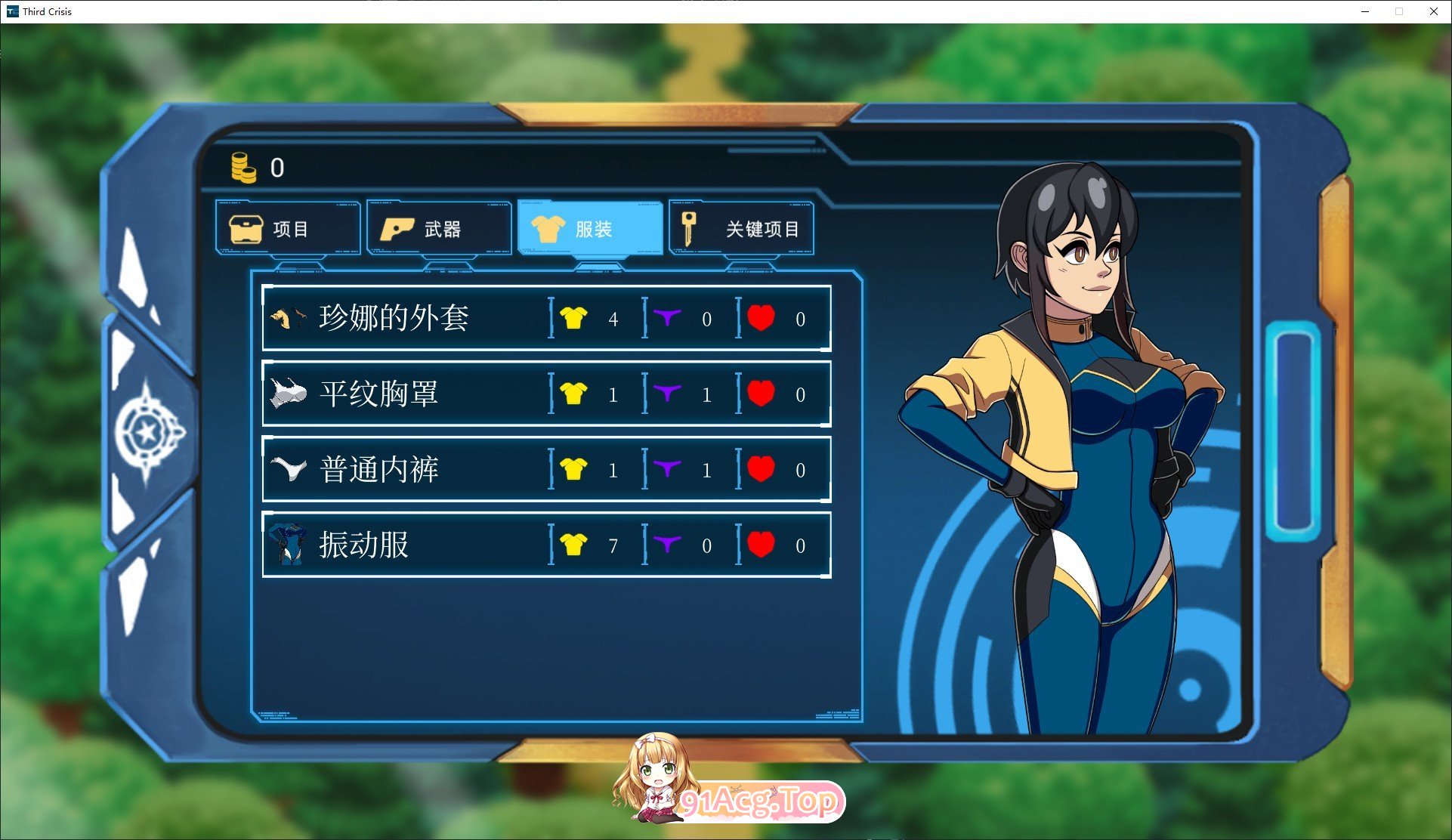This screenshot has width=1452, height=840.
Task: Click the yellow shirt stat icon on 振动服
Action: point(573,544)
